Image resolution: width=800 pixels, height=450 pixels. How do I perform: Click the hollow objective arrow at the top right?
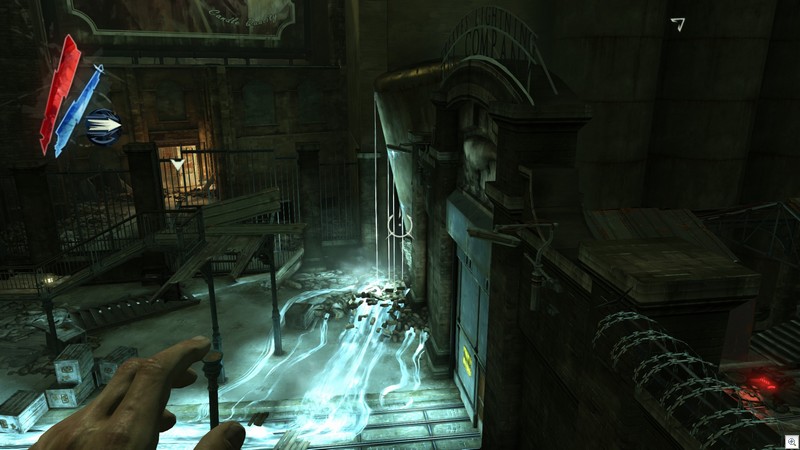(x=678, y=24)
